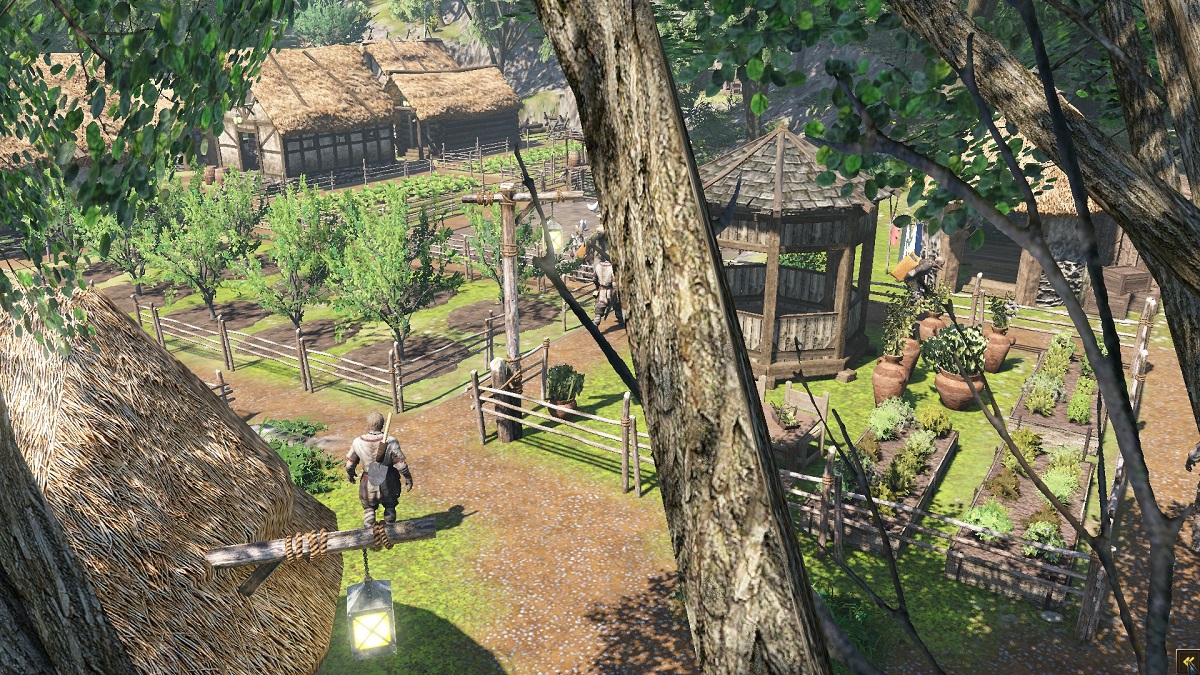Expand the hidden menu with the yellow double-arrow button
Viewport: 1200px width, 675px height.
(x=1187, y=662)
